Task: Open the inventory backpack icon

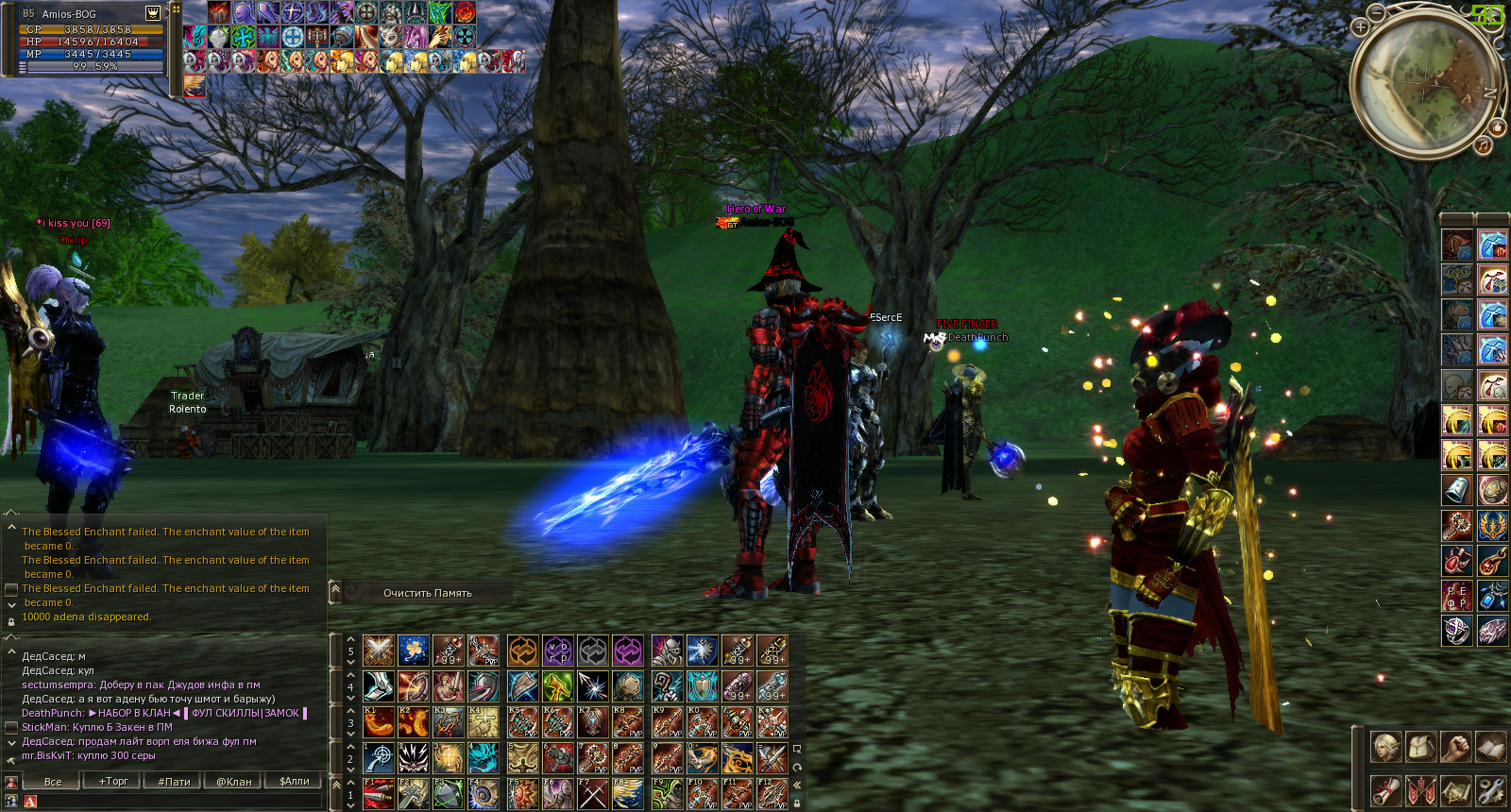Action: pyautogui.click(x=1420, y=747)
